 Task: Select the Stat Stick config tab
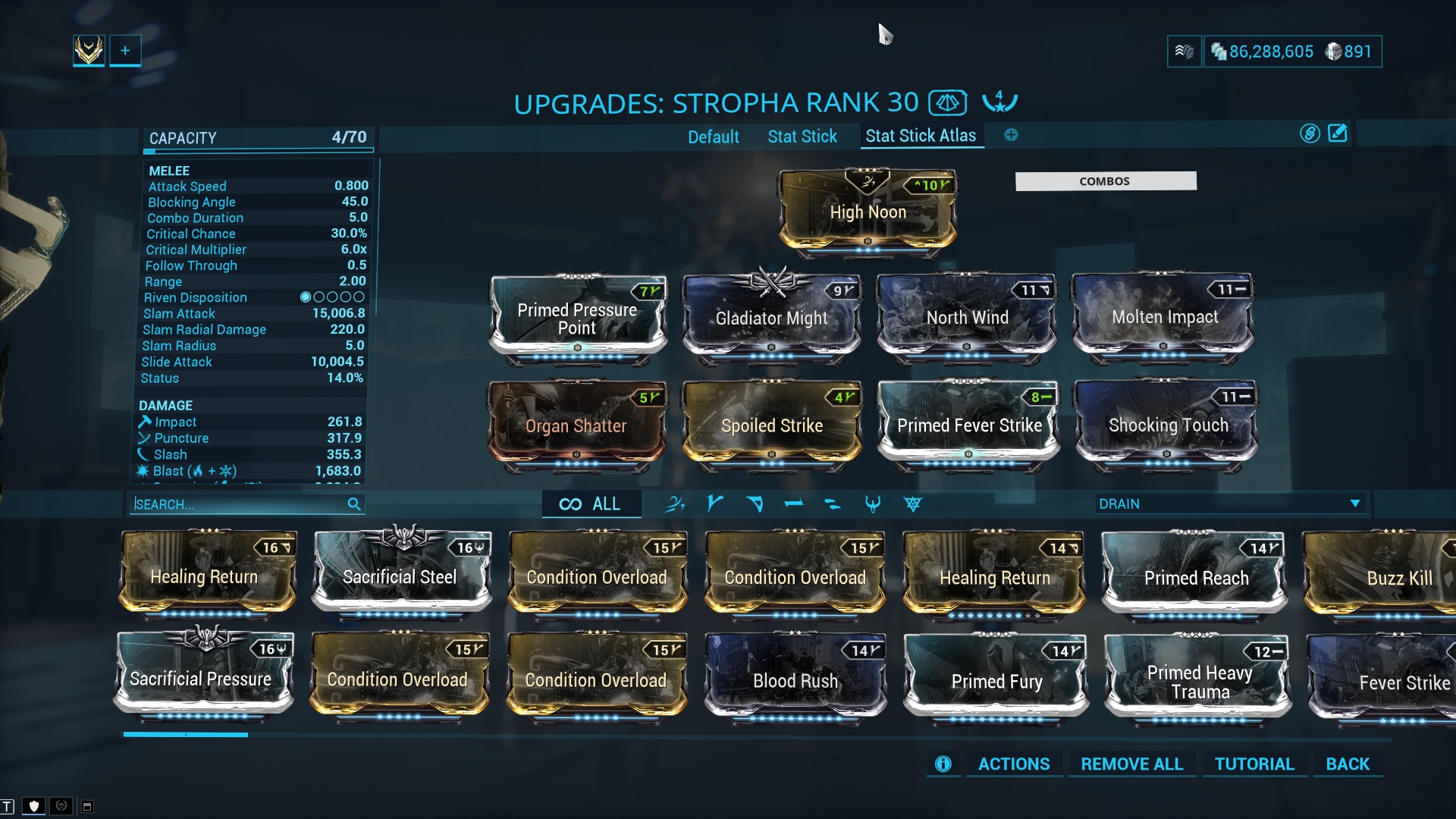[x=802, y=136]
